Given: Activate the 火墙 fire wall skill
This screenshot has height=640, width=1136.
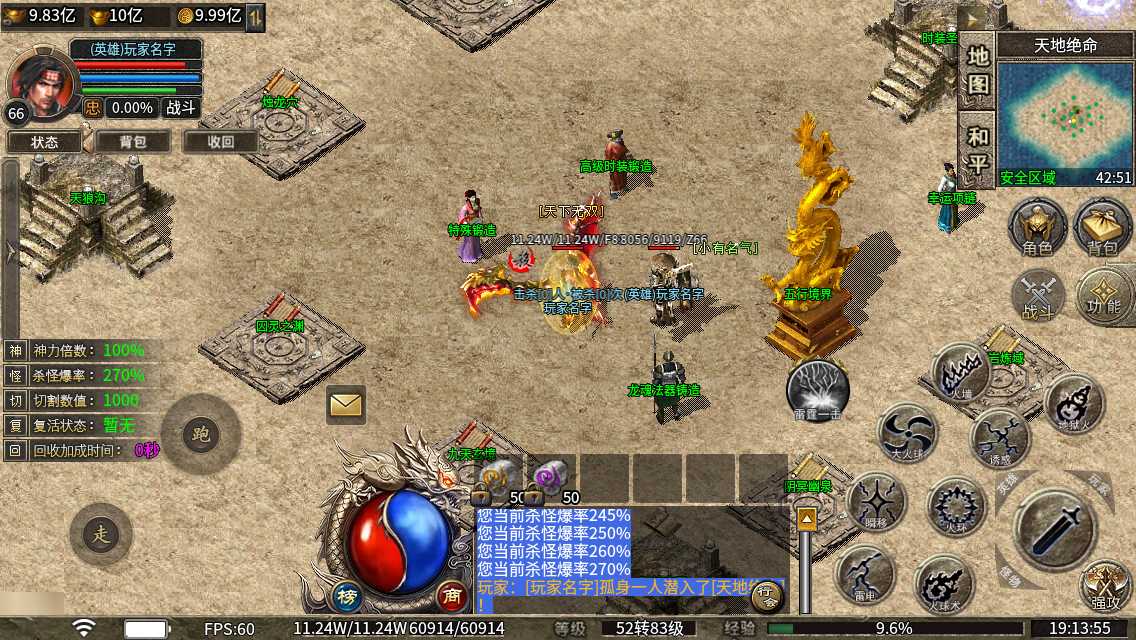Looking at the screenshot, I should point(961,374).
